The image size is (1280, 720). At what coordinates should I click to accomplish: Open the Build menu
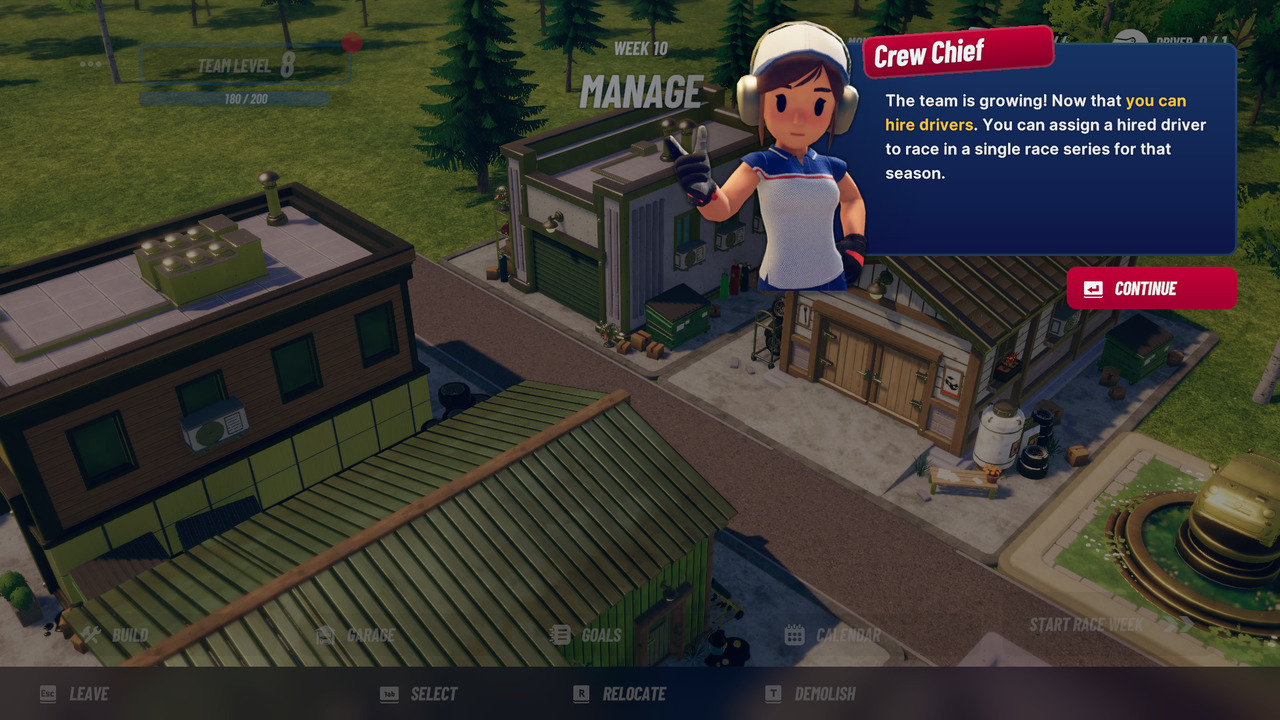(x=116, y=635)
